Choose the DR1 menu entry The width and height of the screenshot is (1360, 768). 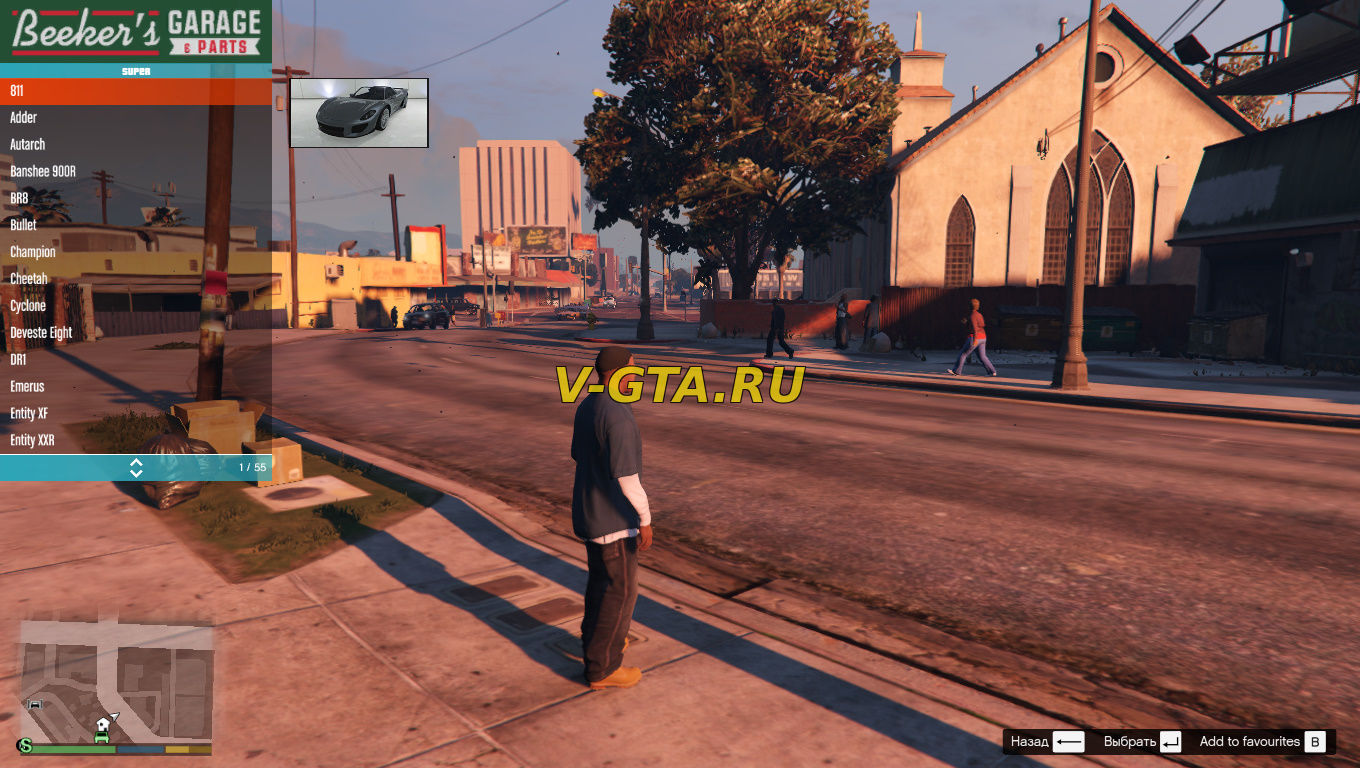tap(135, 360)
